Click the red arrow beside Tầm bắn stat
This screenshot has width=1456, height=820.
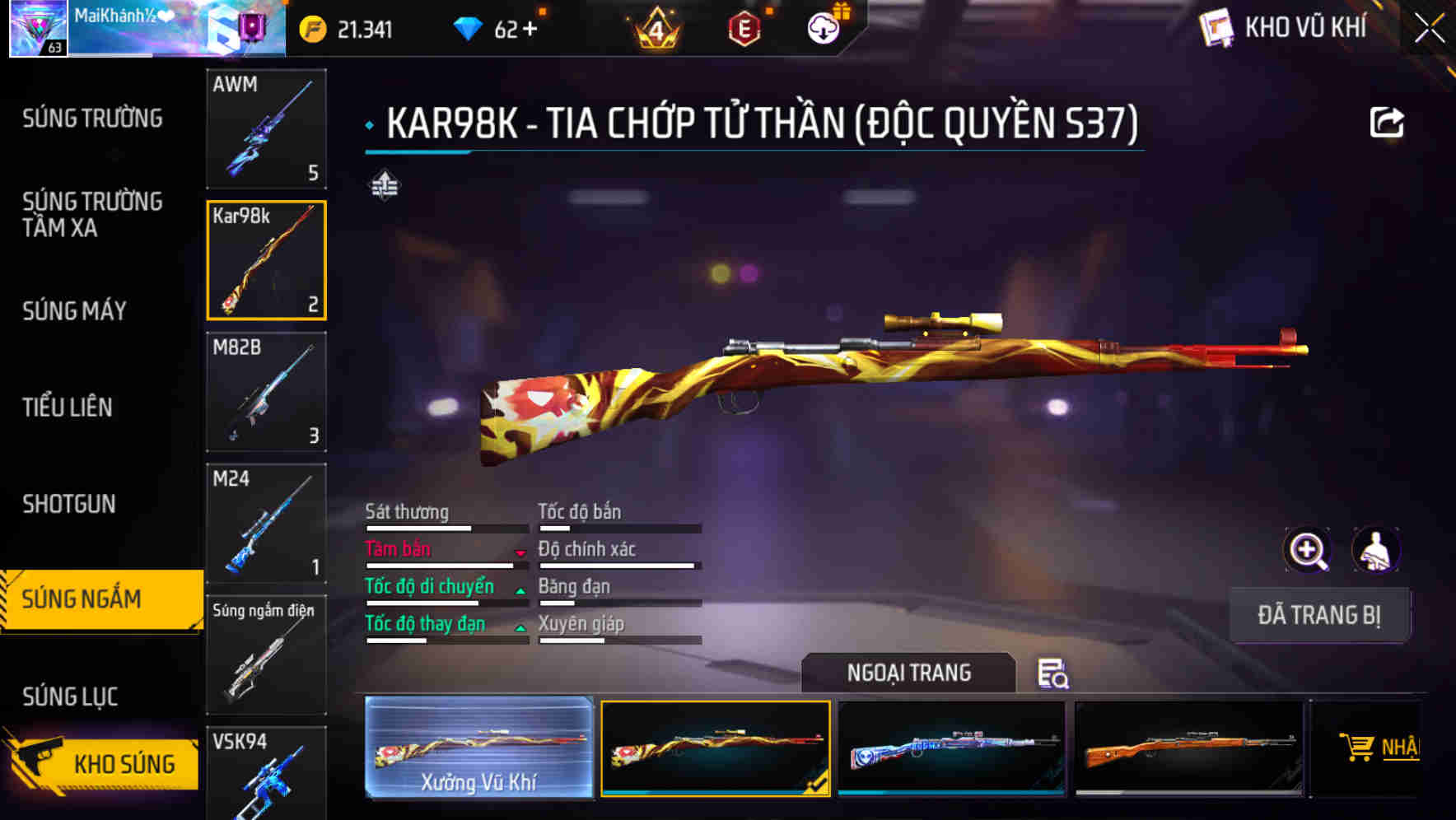tap(520, 554)
